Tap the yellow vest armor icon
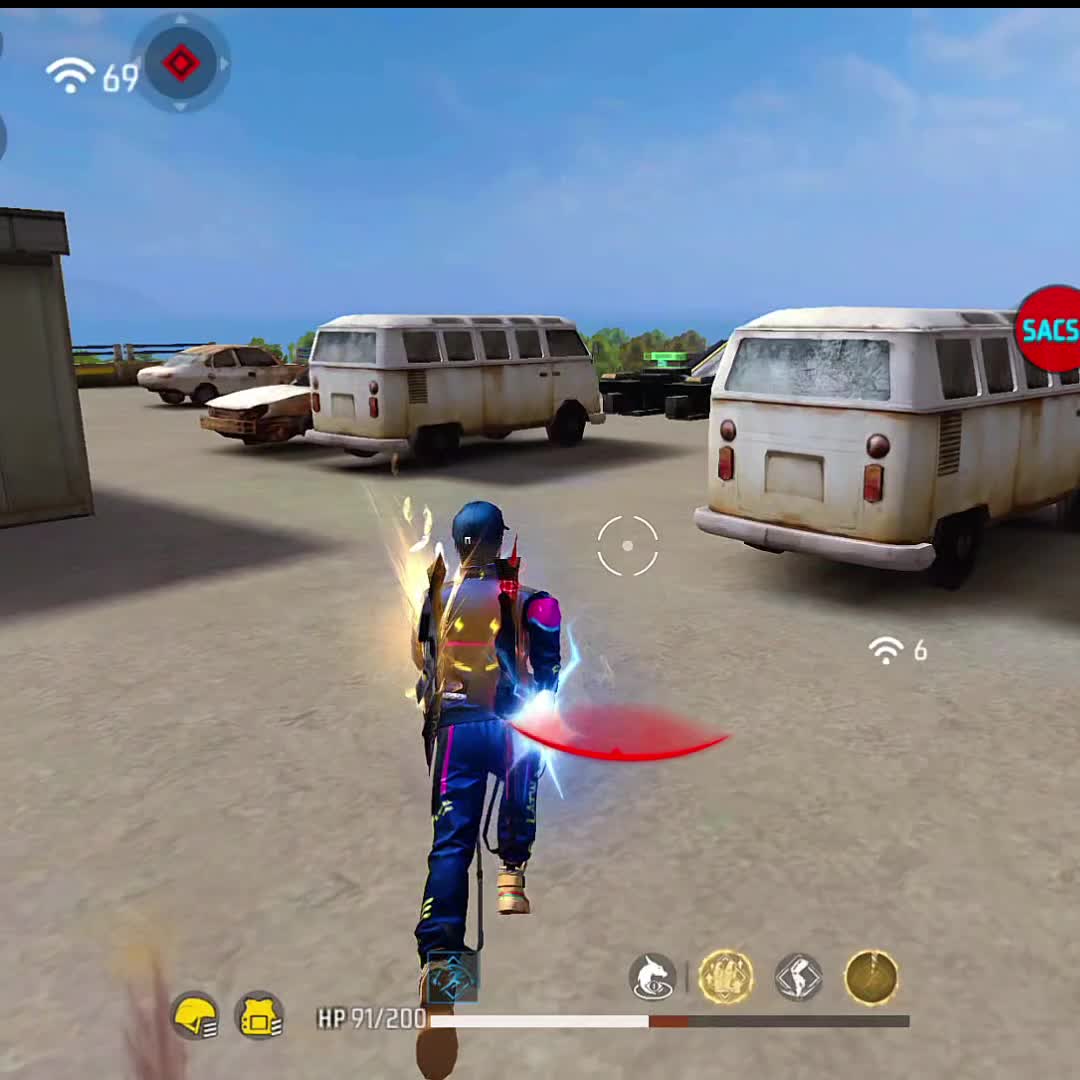Screen dimensions: 1080x1080 259,1017
